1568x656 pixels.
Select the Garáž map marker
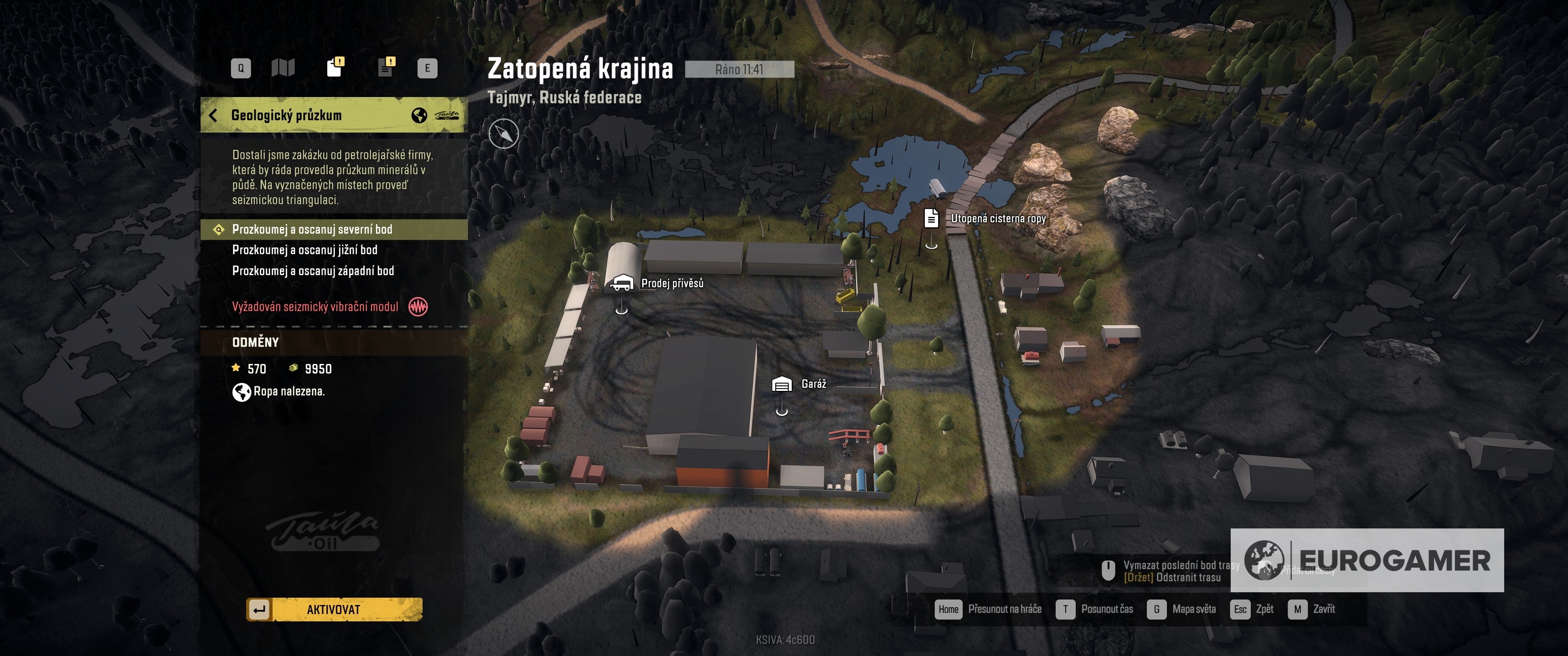(782, 384)
